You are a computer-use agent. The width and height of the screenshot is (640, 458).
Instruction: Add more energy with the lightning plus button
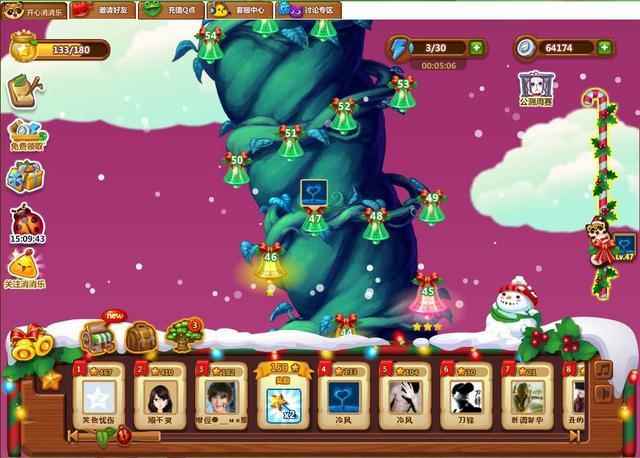click(x=477, y=47)
